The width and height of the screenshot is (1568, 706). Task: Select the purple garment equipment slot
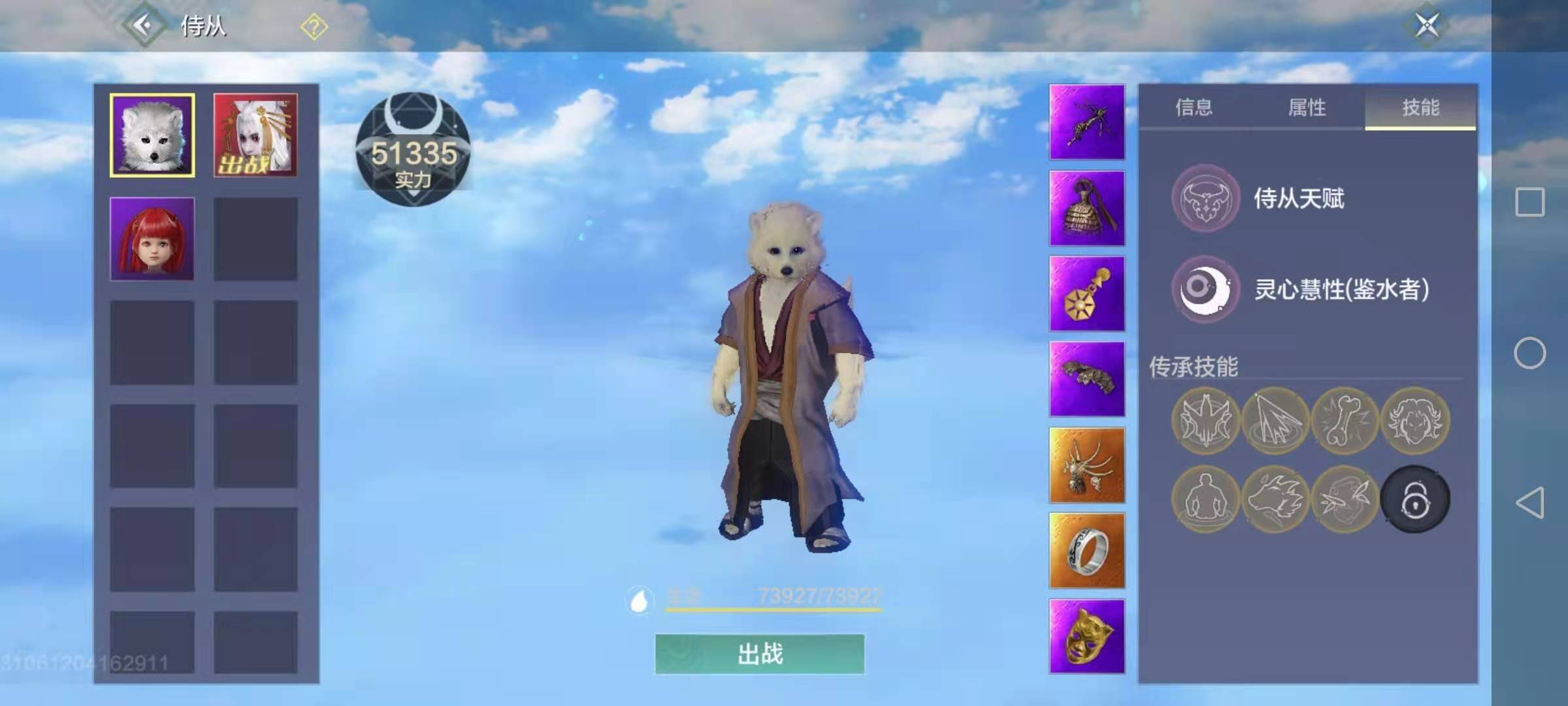[1086, 209]
